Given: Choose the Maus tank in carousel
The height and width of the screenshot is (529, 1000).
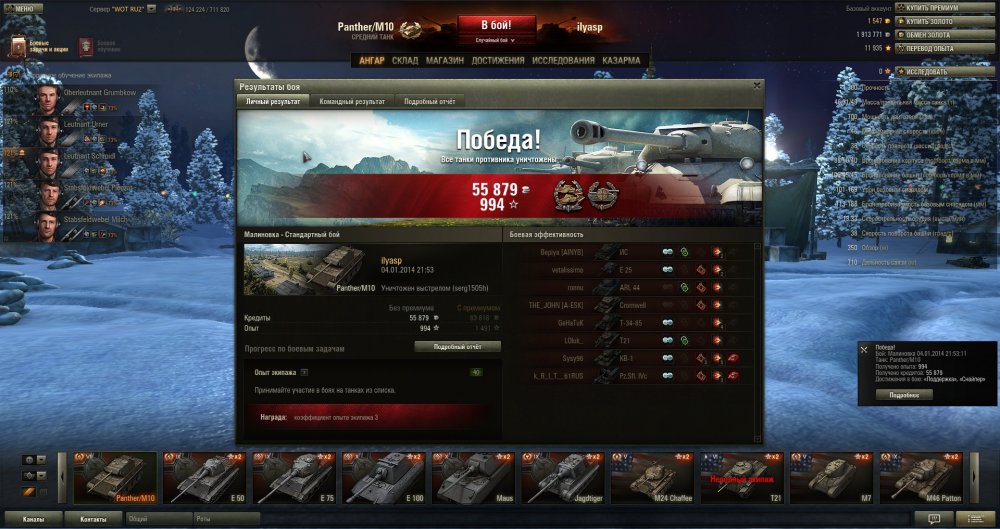Looking at the screenshot, I should (473, 477).
